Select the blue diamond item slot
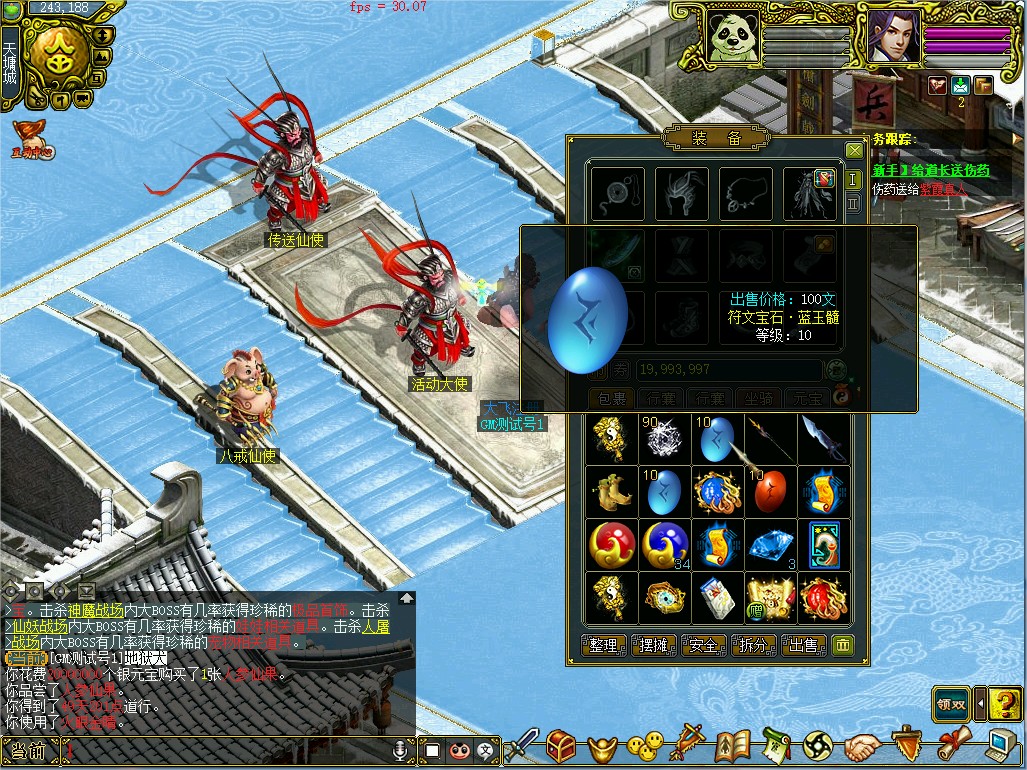 pos(771,545)
